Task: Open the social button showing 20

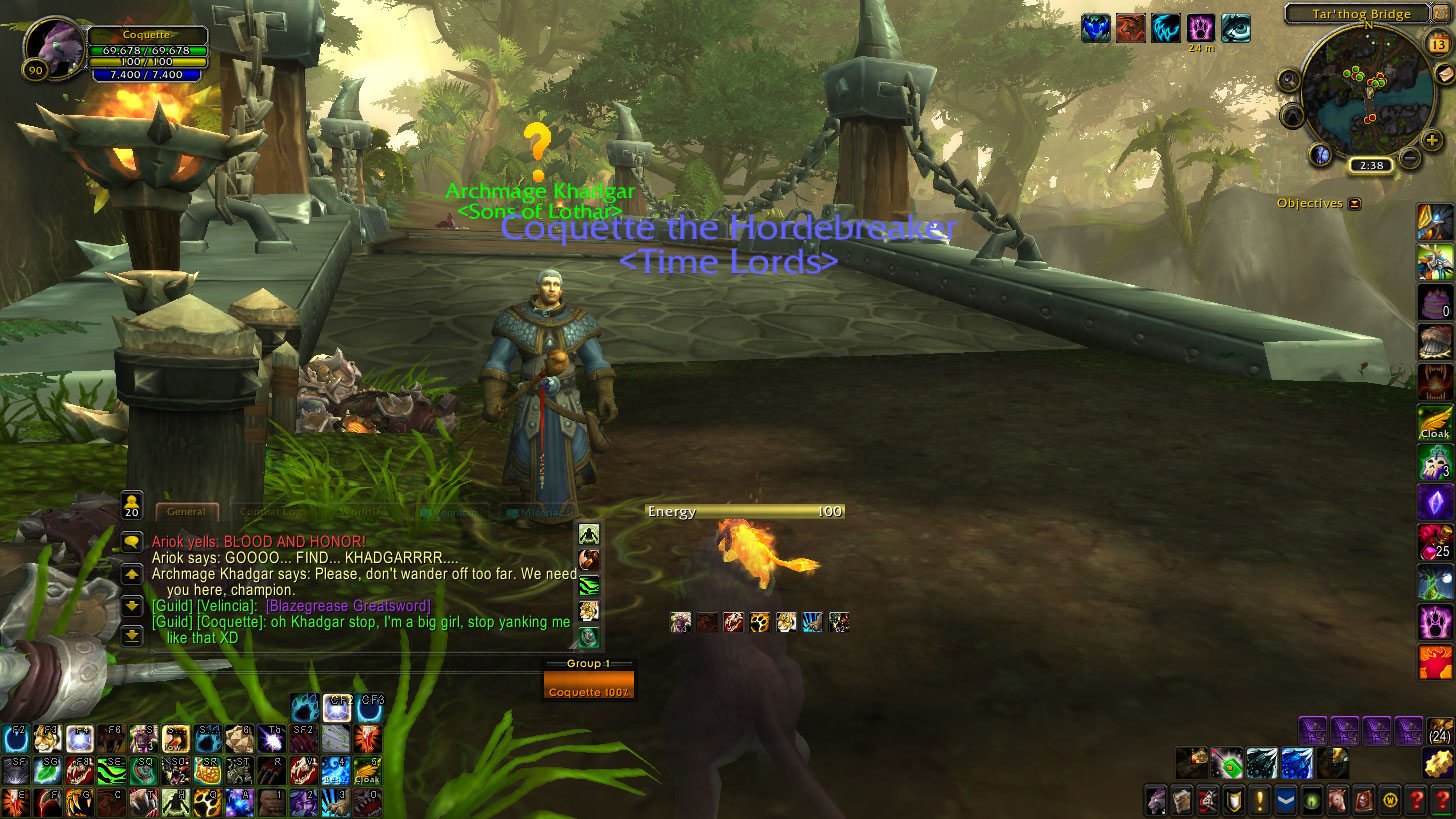Action: tap(131, 505)
